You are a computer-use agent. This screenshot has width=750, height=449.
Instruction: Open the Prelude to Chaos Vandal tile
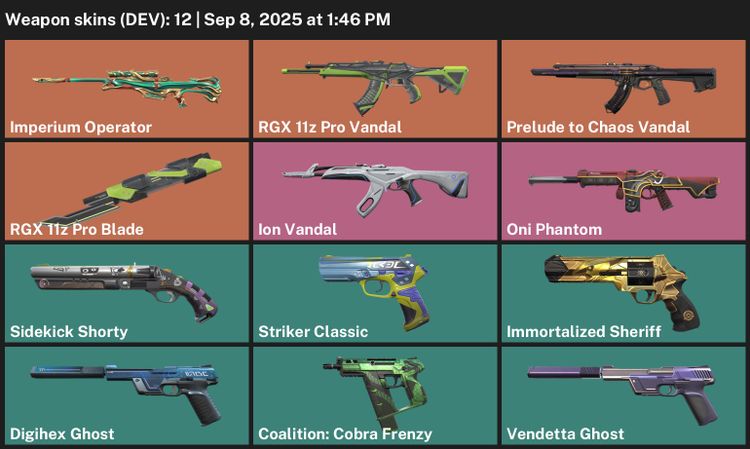tap(623, 88)
